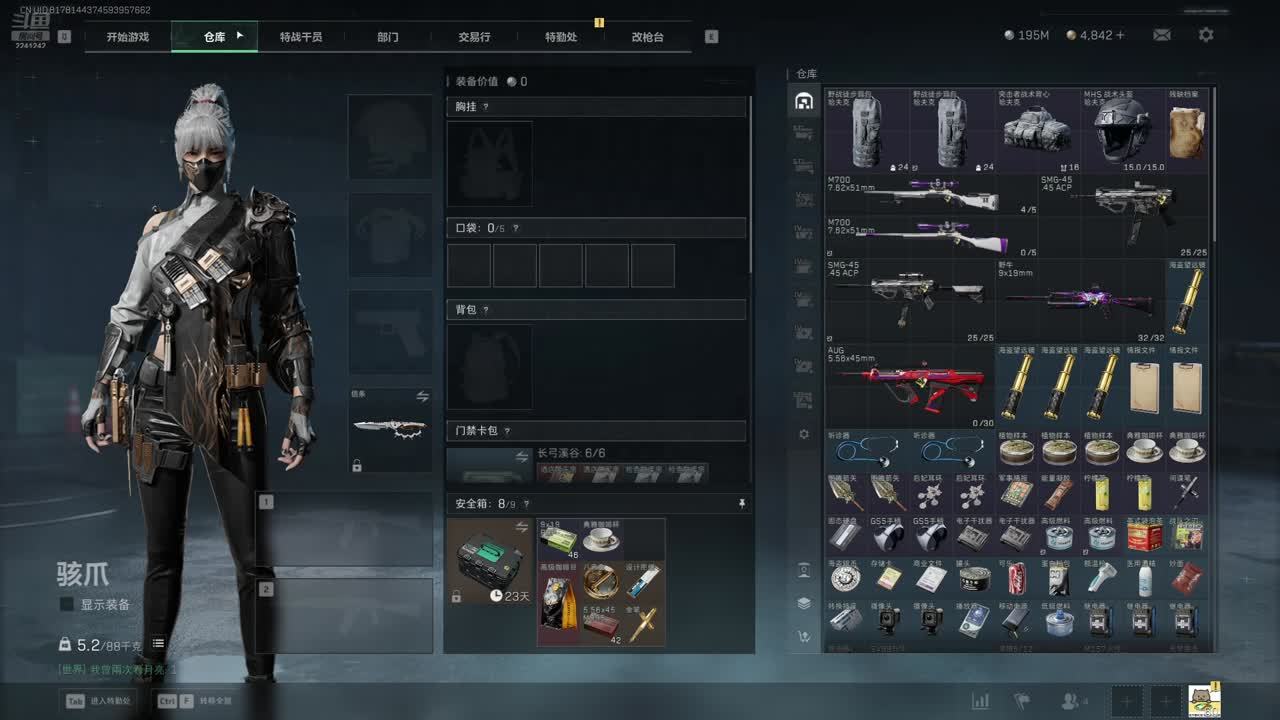Open the player avatar in bottom corner
This screenshot has width=1280, height=720.
tap(1204, 701)
